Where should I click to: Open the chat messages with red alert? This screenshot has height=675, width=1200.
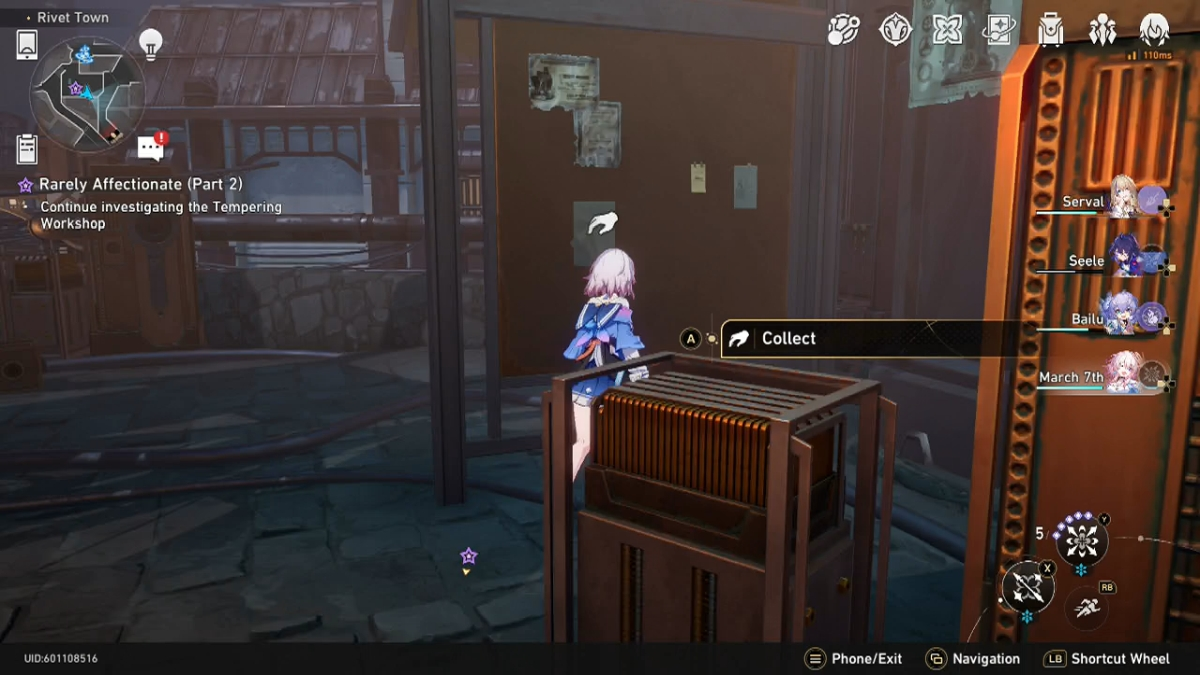click(x=151, y=148)
